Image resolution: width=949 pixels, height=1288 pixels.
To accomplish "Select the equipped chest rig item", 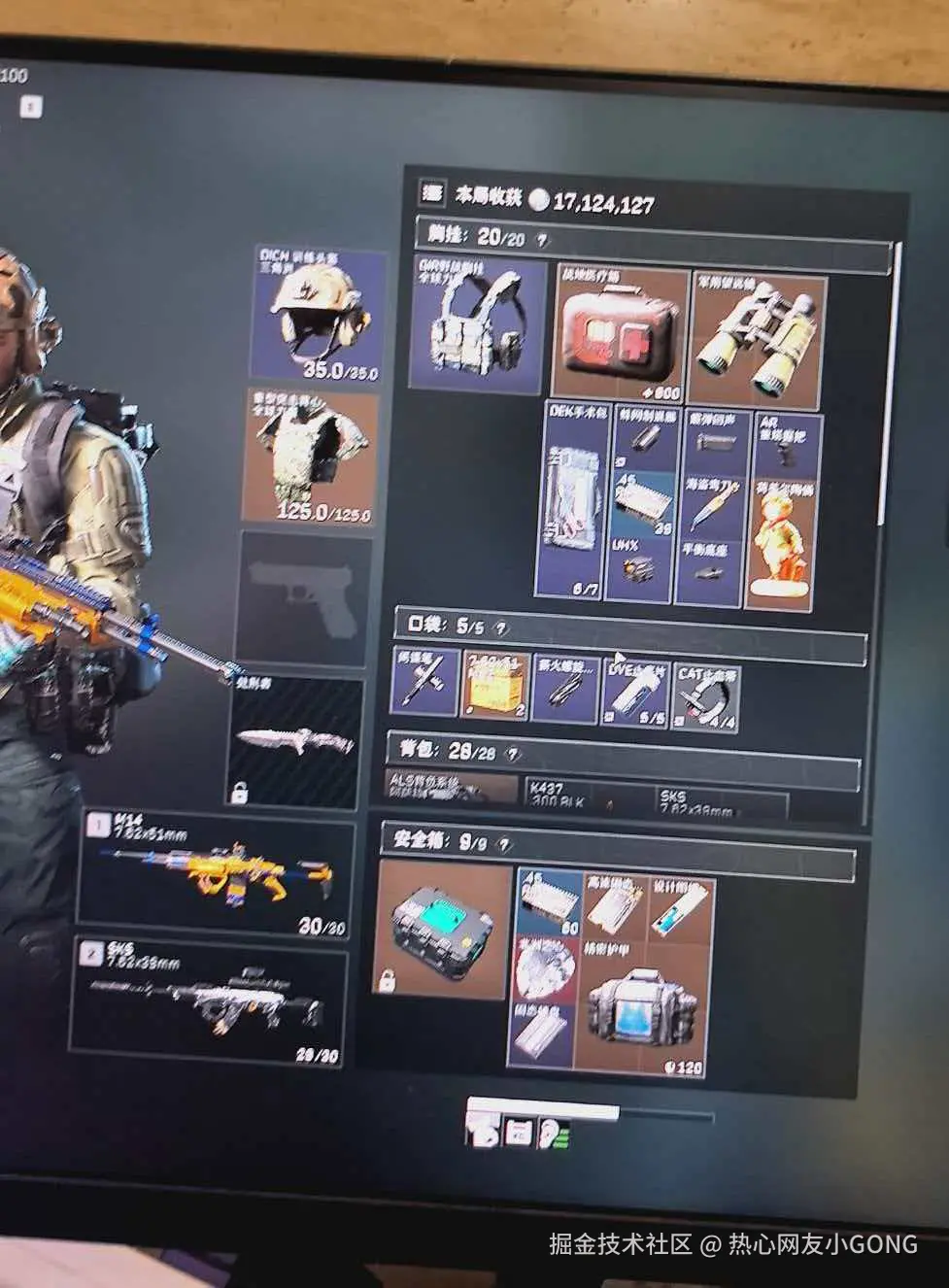I will [478, 324].
